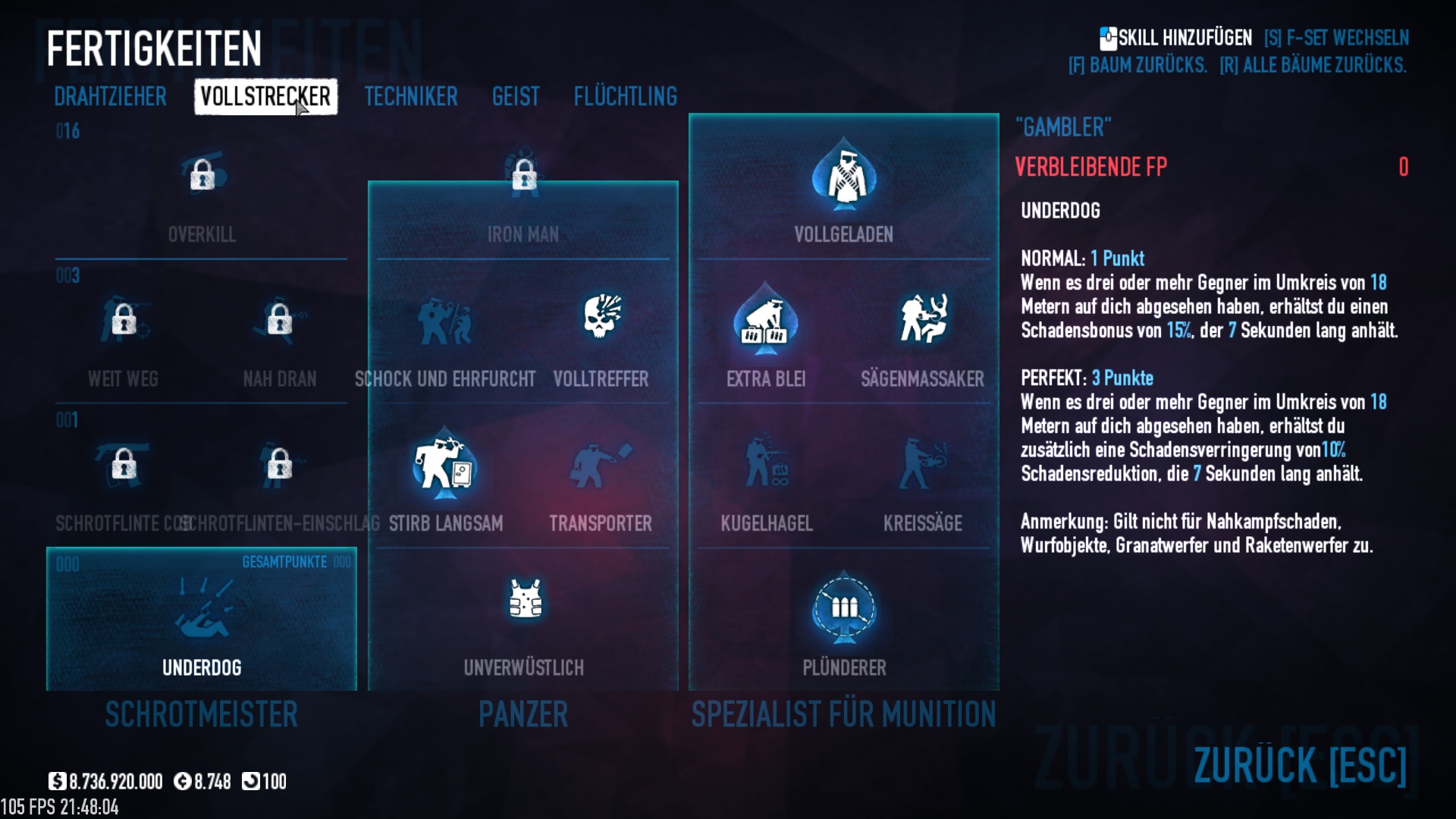
Task: Select the Geist skill tab
Action: point(516,97)
